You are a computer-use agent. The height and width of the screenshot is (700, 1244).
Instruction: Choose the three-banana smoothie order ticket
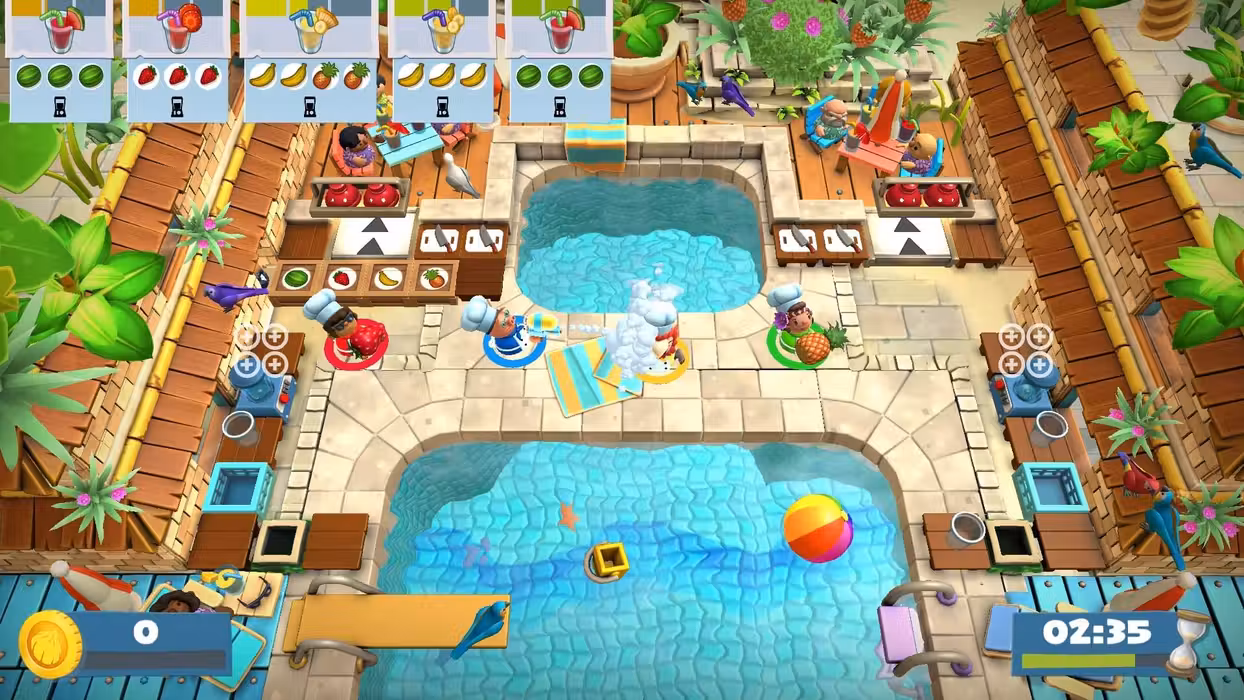(441, 60)
